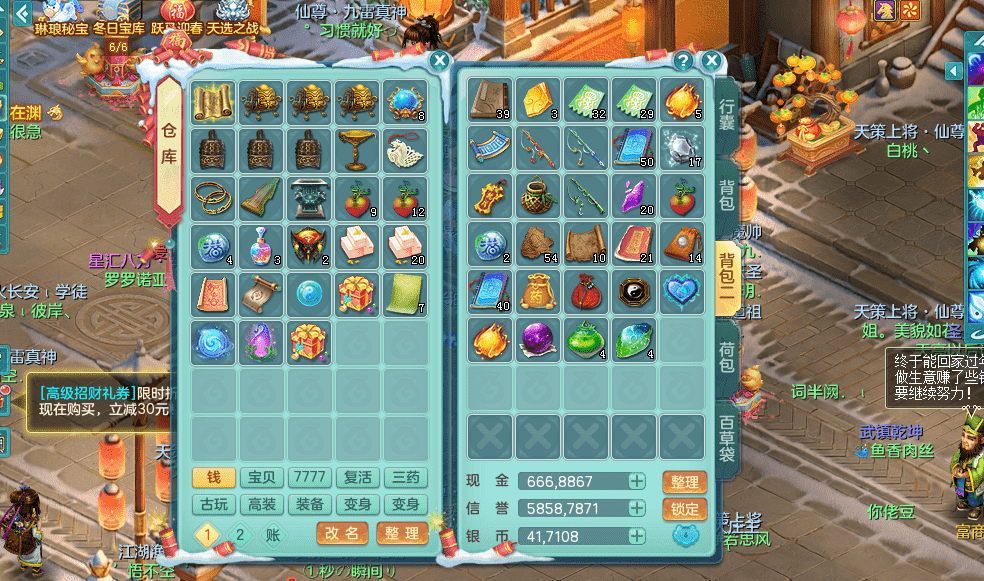Screen dimensions: 984x581
Task: Add cash with the 现金 plus button
Action: click(636, 481)
